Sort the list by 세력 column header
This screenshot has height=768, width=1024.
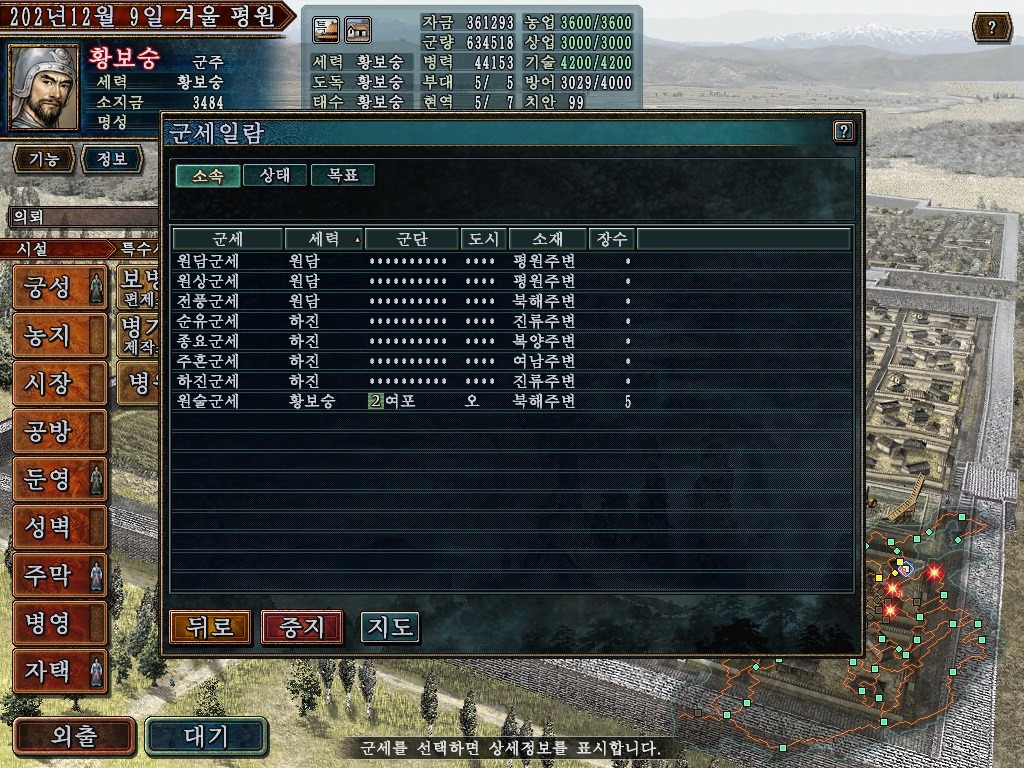[323, 239]
